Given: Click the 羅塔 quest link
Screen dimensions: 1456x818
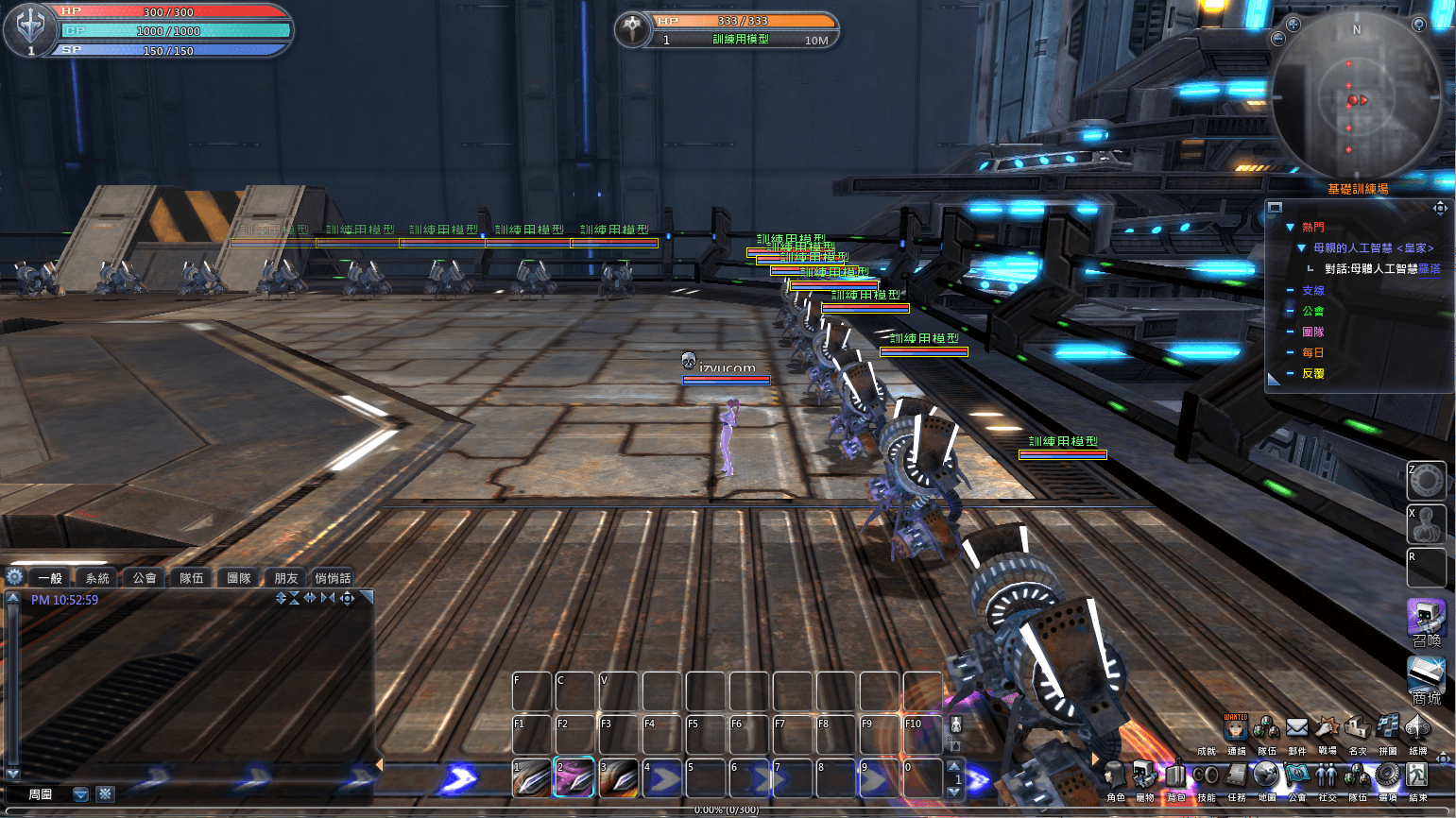Looking at the screenshot, I should [x=1430, y=269].
